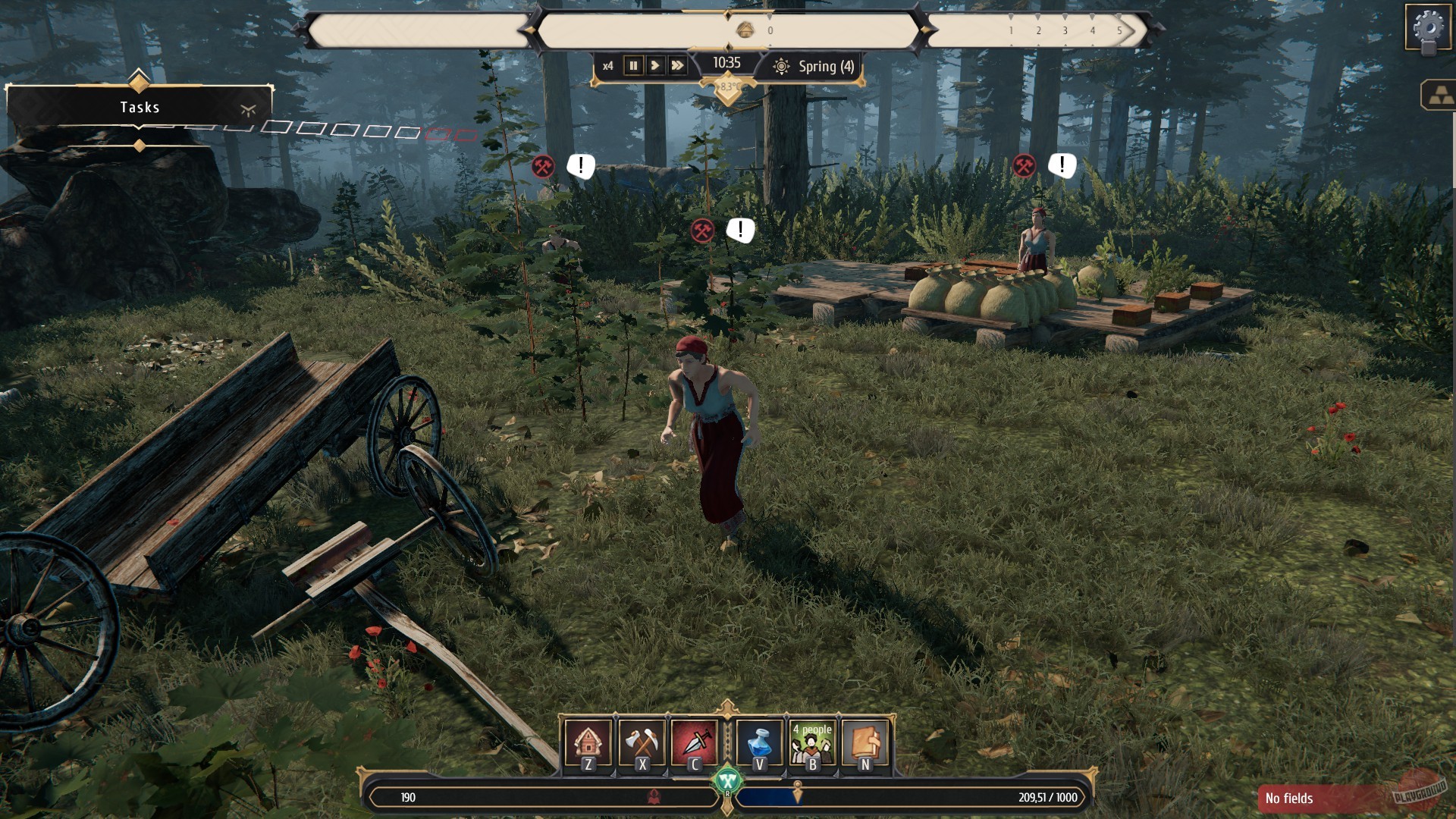
Task: Pause the game speed
Action: tap(633, 66)
